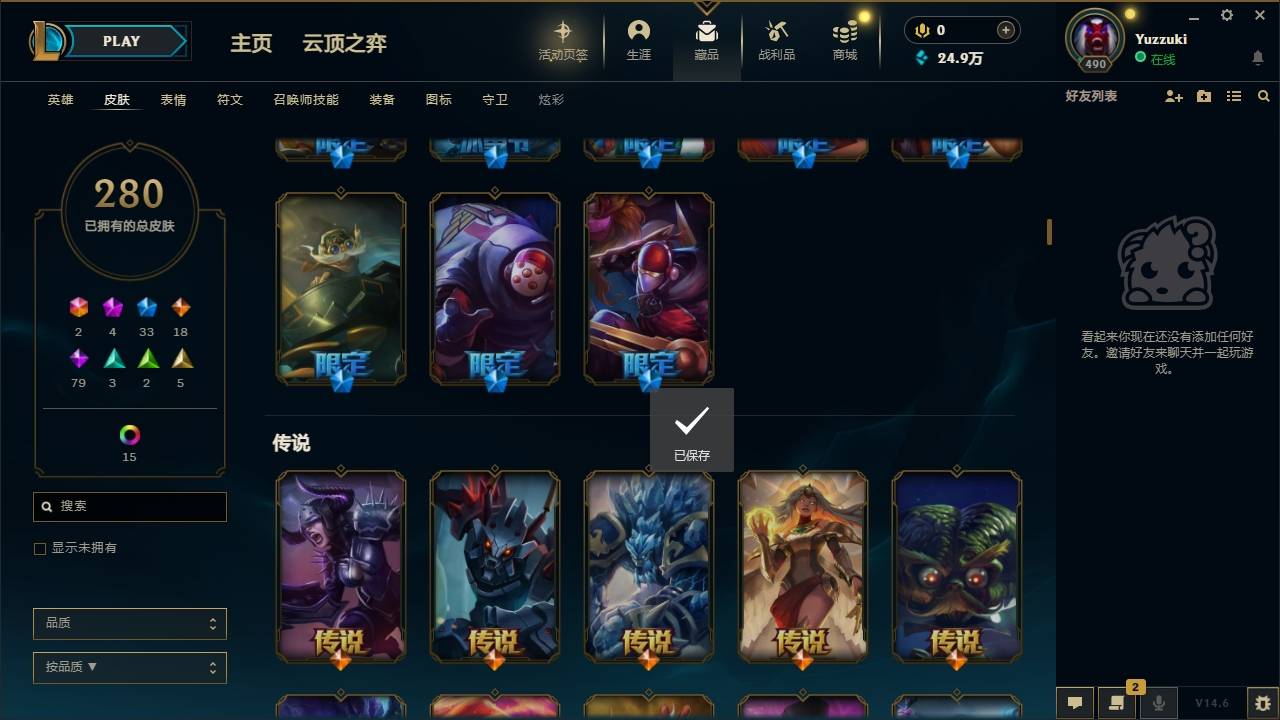The image size is (1280, 720).
Task: Open the chat messages icon with badge 2
Action: pos(1116,702)
